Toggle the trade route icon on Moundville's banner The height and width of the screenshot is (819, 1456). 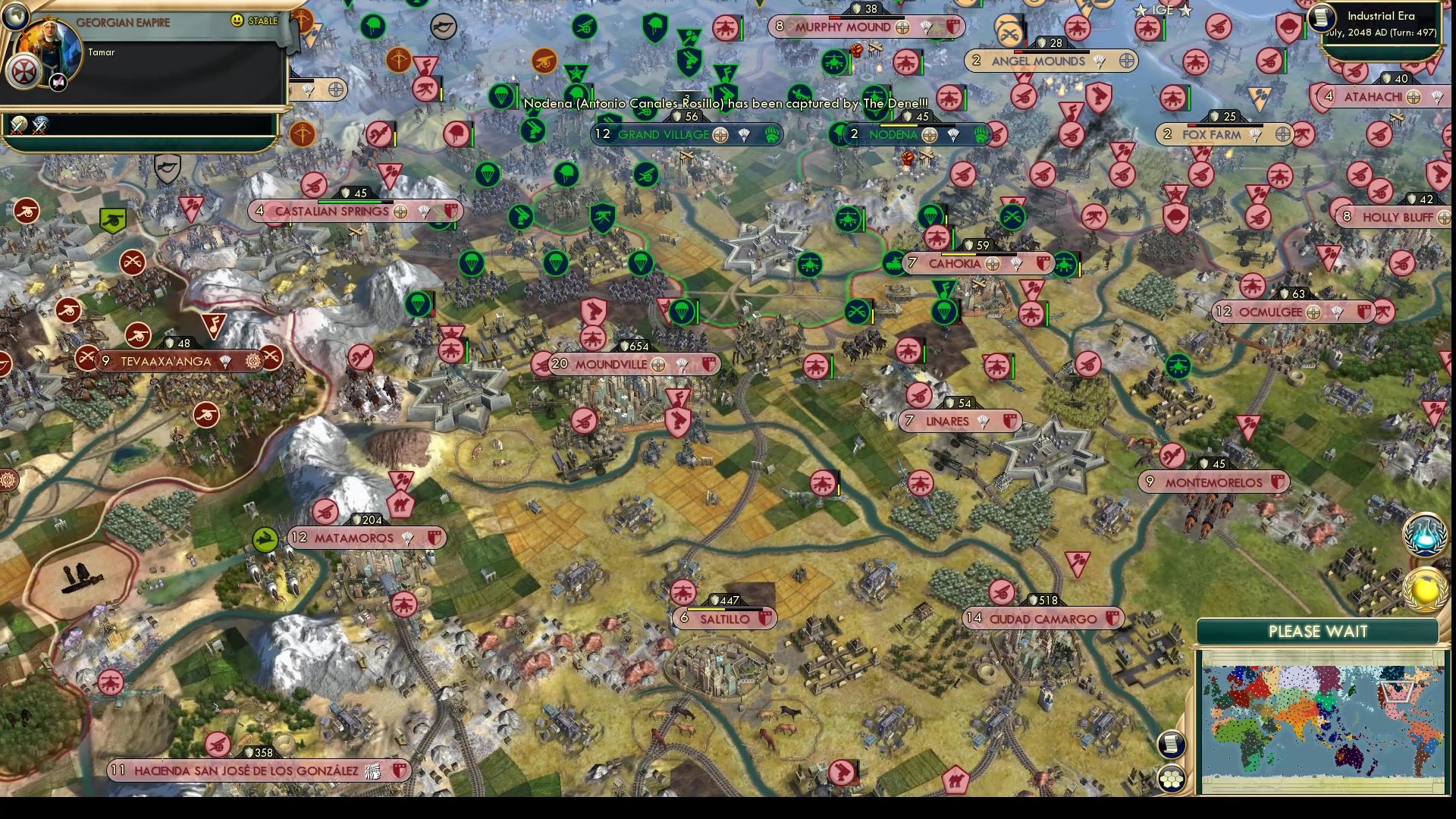click(658, 365)
